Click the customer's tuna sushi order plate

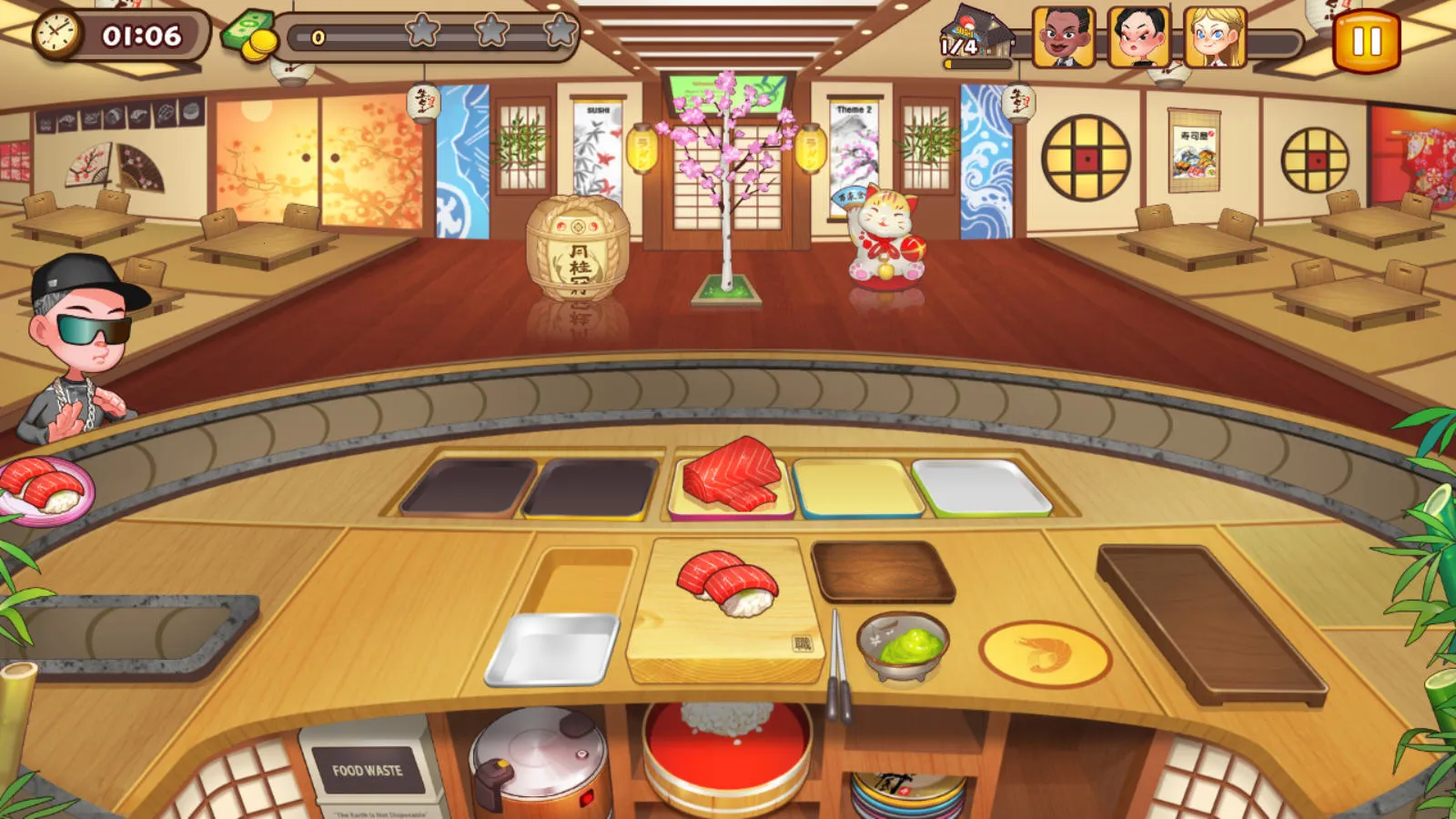pyautogui.click(x=44, y=491)
